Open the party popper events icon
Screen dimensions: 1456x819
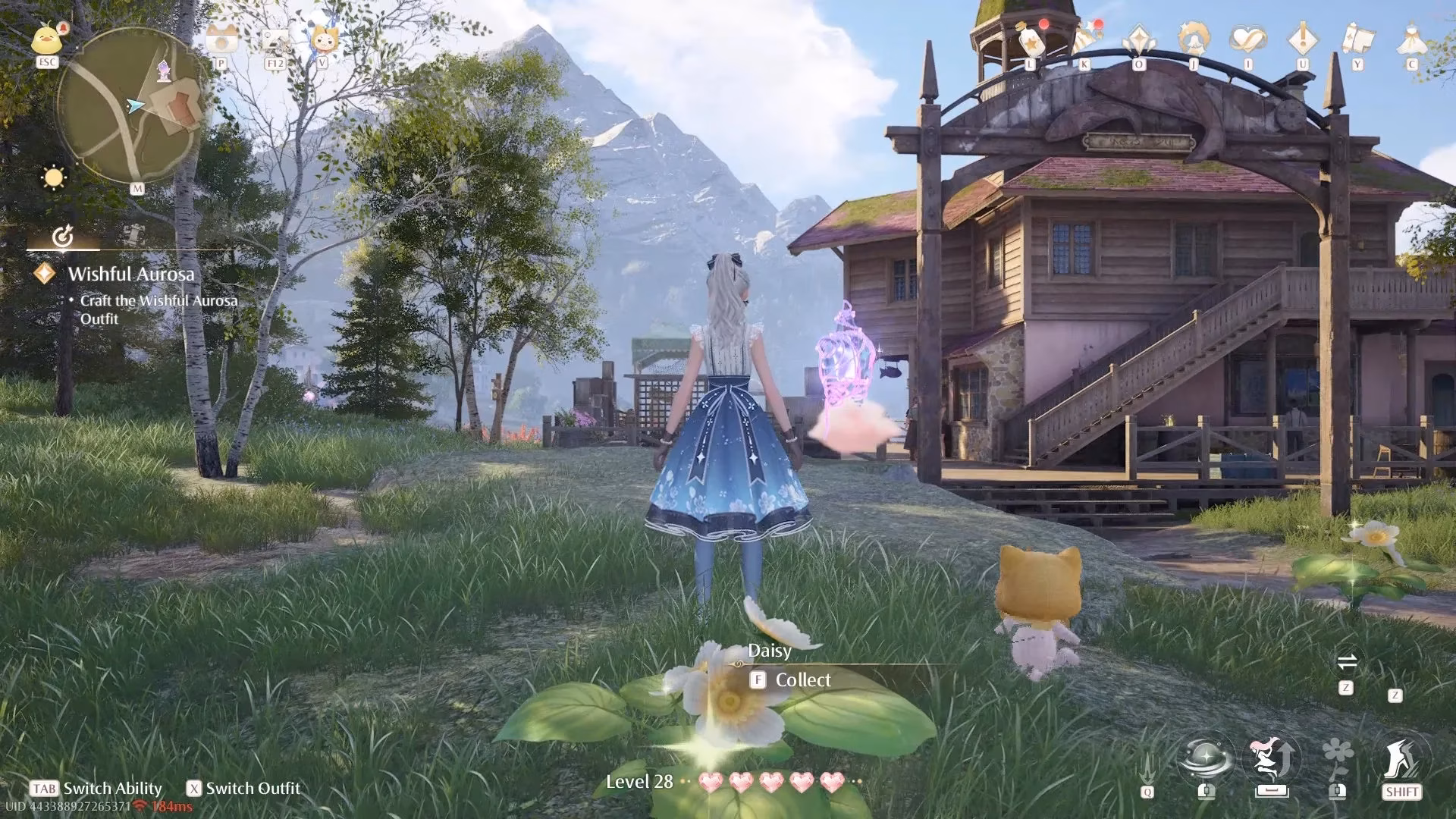pos(1086,39)
